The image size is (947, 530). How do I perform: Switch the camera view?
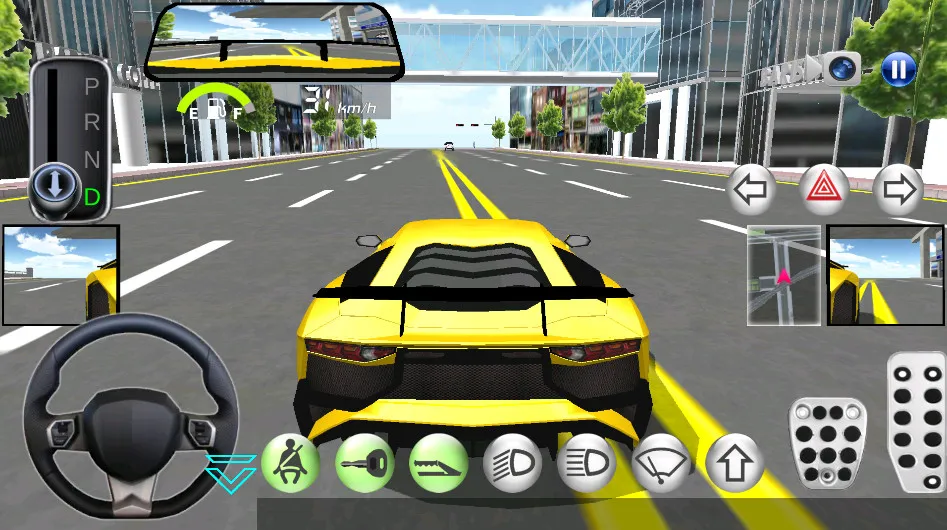(x=843, y=68)
